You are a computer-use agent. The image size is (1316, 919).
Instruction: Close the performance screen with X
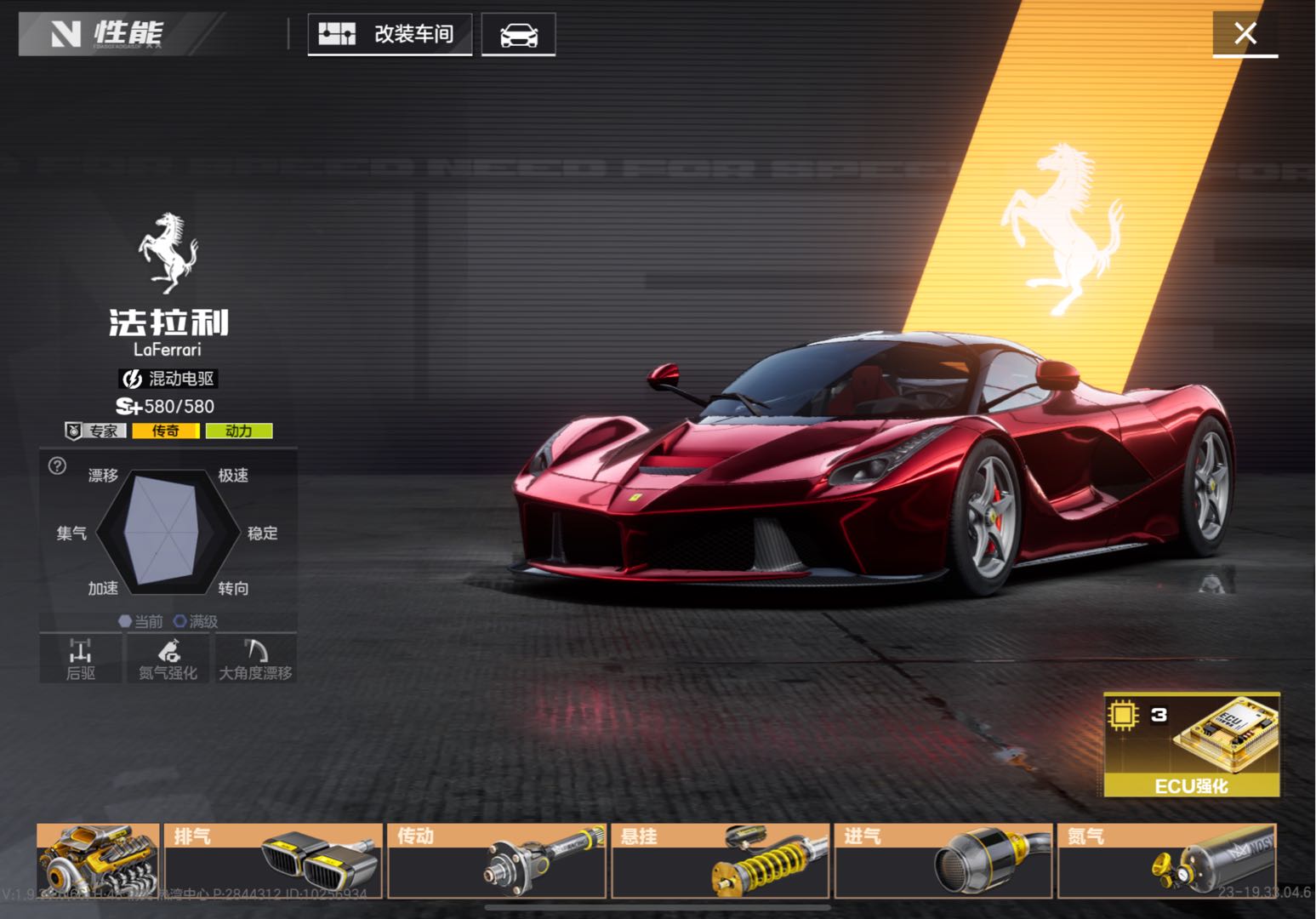click(1245, 34)
